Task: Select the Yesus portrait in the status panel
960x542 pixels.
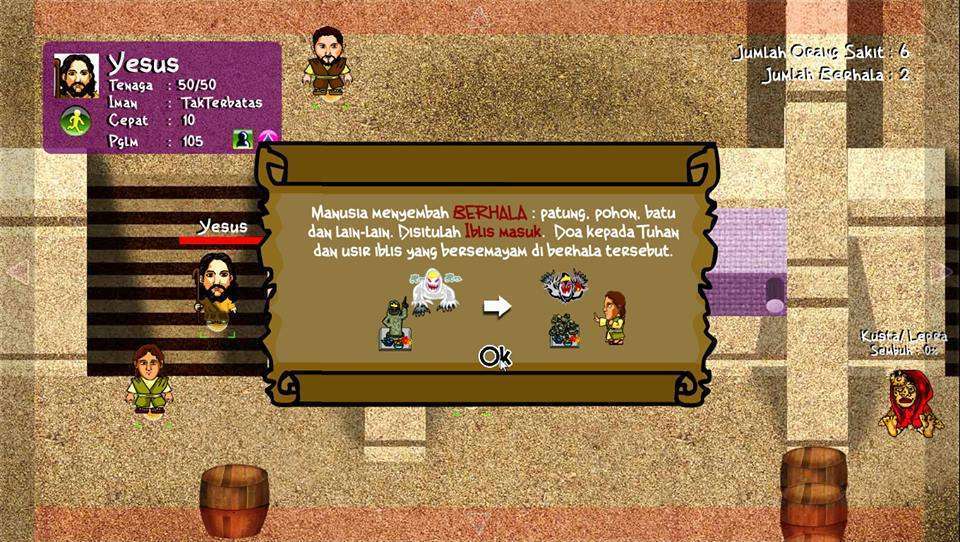Action: point(76,76)
